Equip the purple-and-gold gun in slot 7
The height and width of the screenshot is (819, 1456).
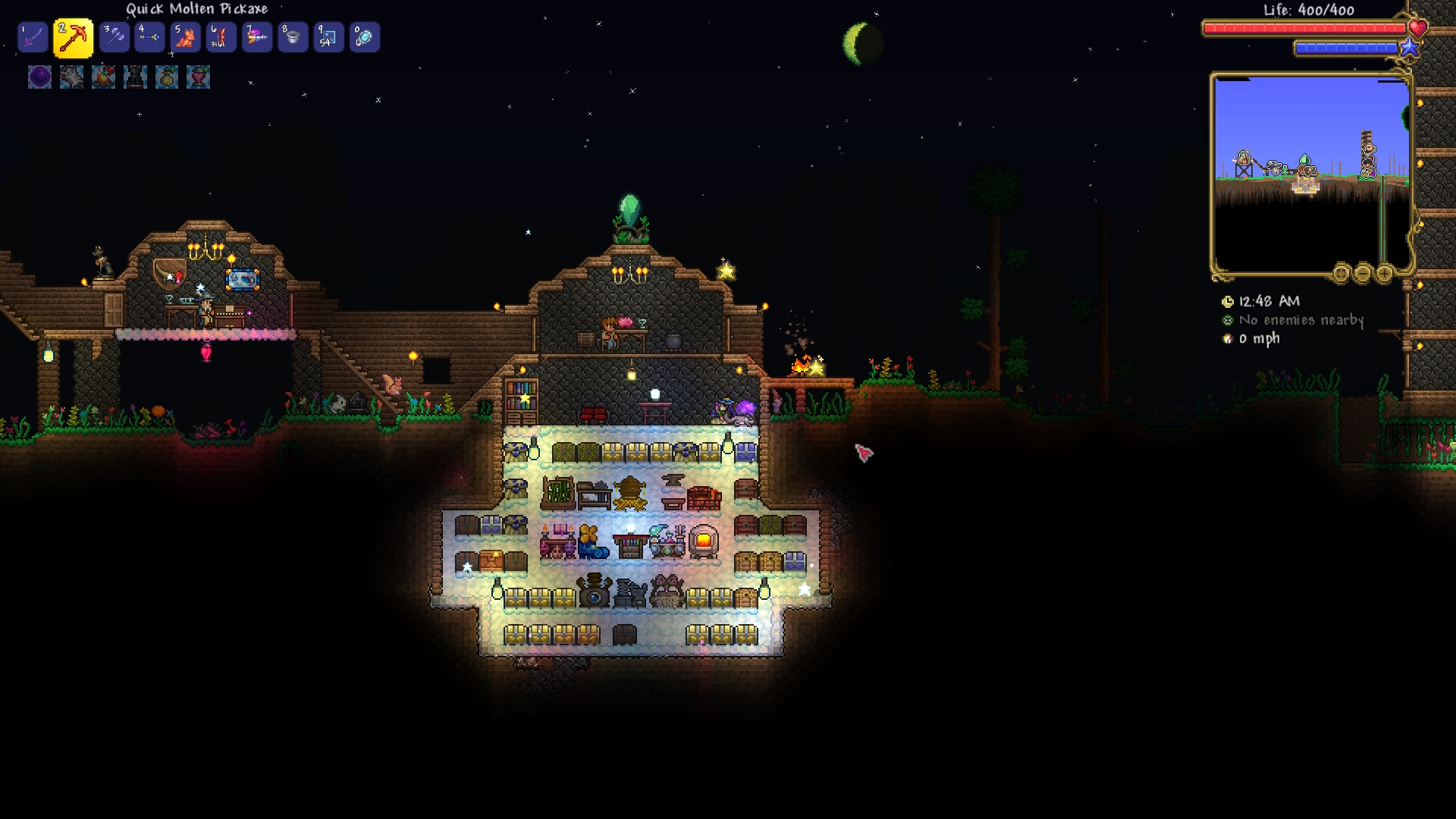click(257, 37)
